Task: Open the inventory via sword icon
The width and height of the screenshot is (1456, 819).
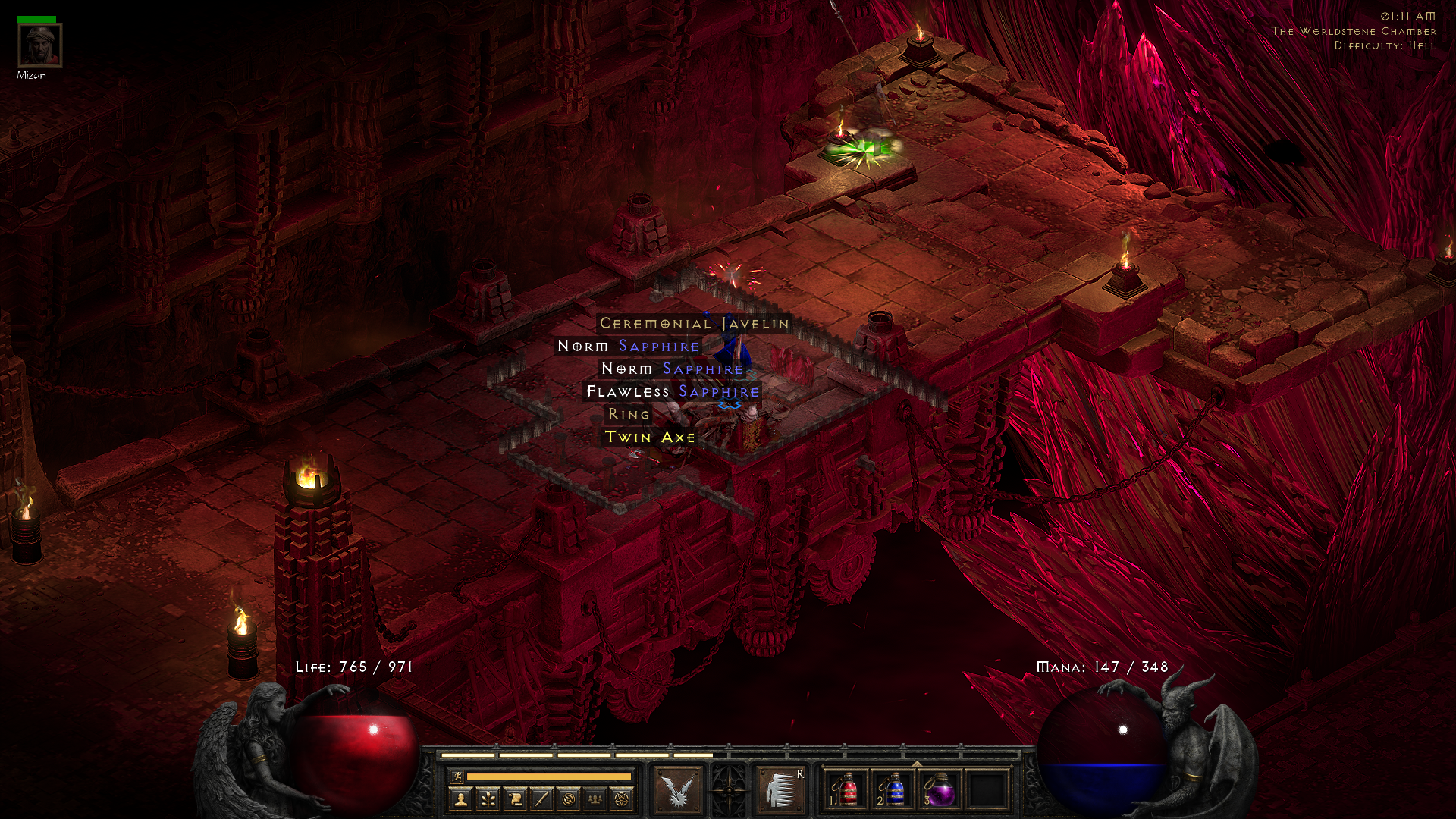Action: point(541,799)
